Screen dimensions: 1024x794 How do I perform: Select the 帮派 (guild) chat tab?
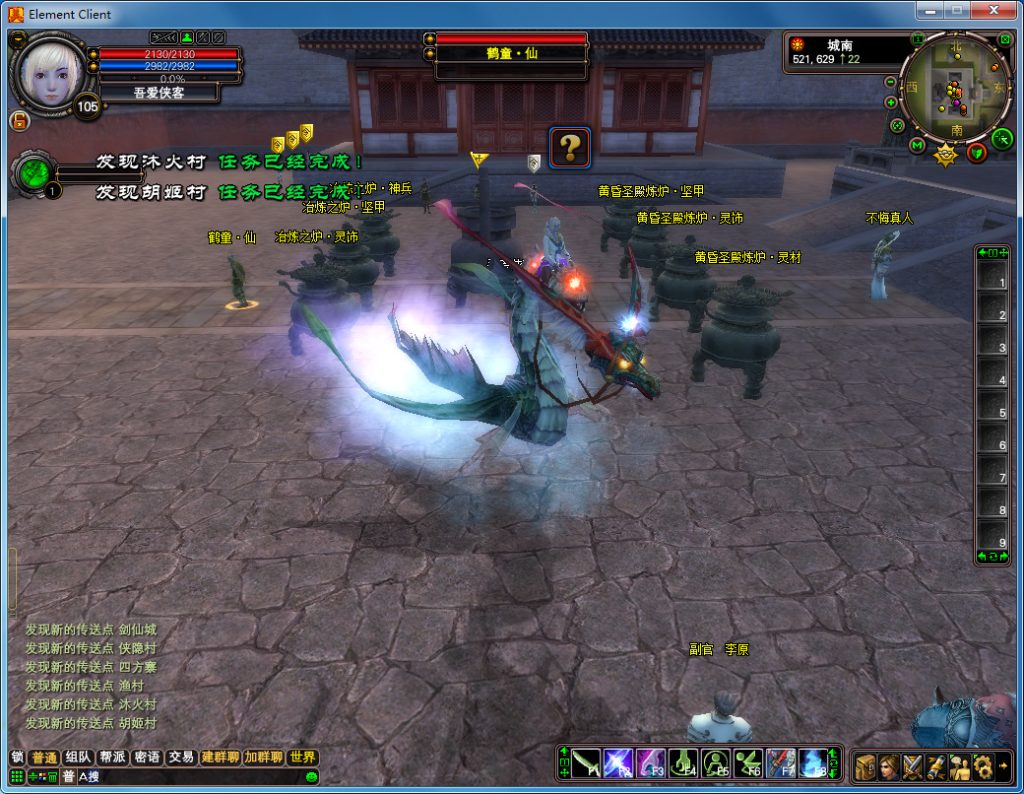pyautogui.click(x=112, y=757)
